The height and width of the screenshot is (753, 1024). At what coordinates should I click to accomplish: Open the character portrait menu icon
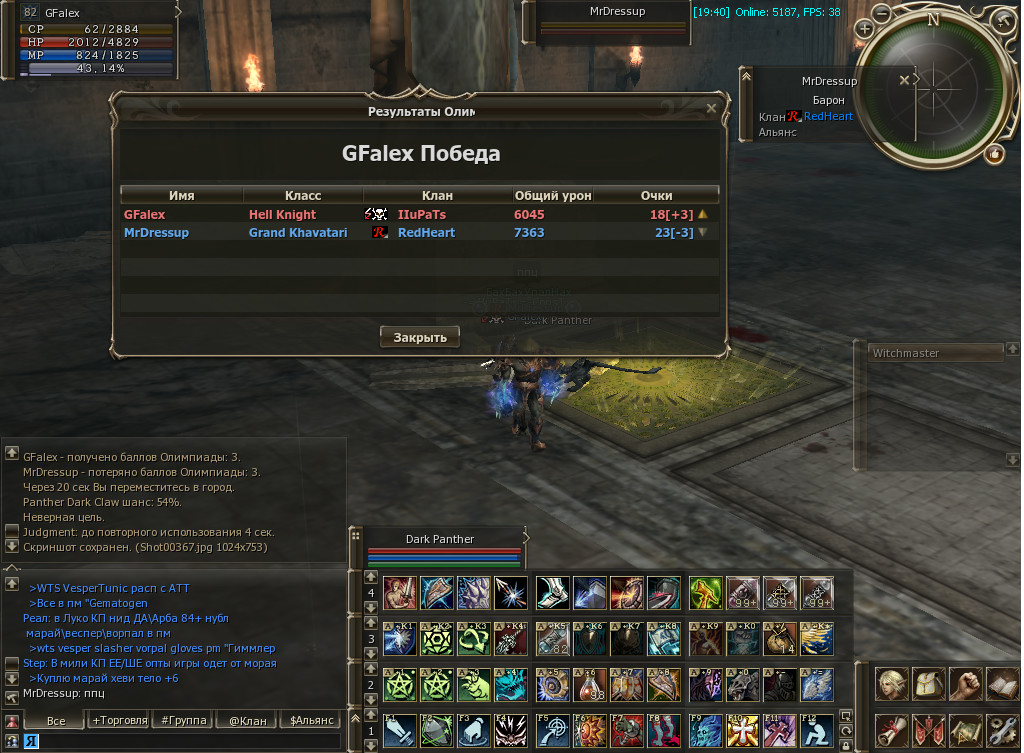click(890, 685)
